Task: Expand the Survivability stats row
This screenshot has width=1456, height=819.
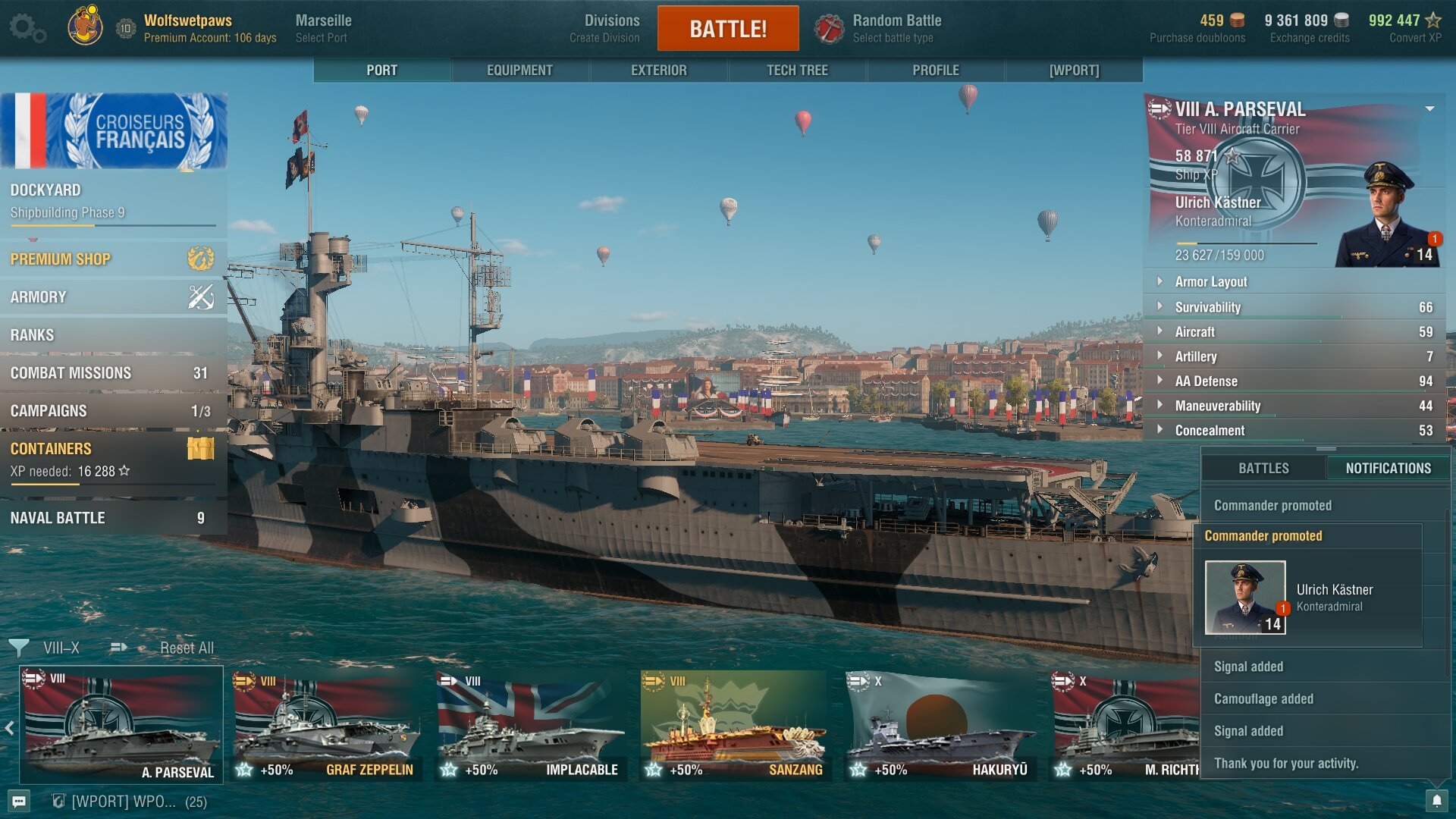Action: click(x=1207, y=307)
